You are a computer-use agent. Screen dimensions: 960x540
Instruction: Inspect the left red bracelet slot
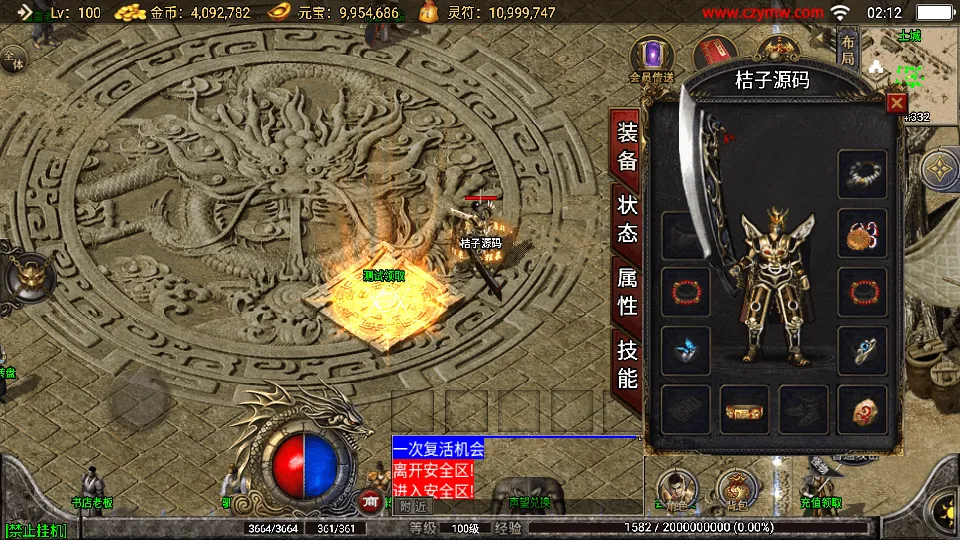[x=686, y=293]
